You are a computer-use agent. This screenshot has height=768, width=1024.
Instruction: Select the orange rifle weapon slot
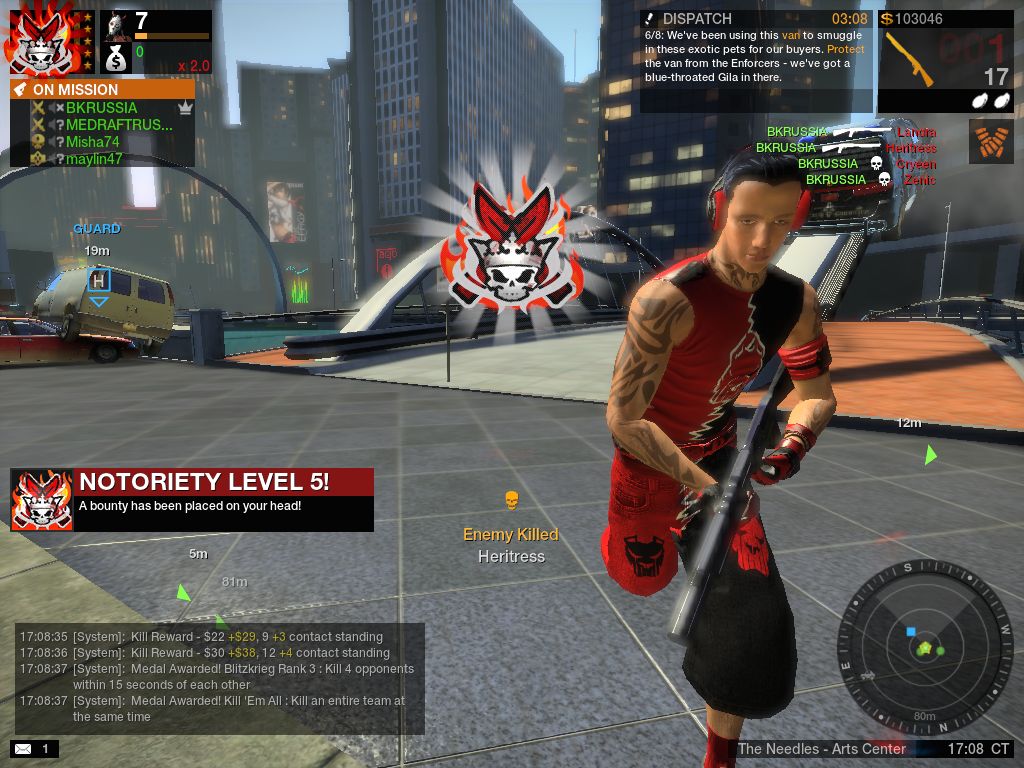(x=910, y=61)
